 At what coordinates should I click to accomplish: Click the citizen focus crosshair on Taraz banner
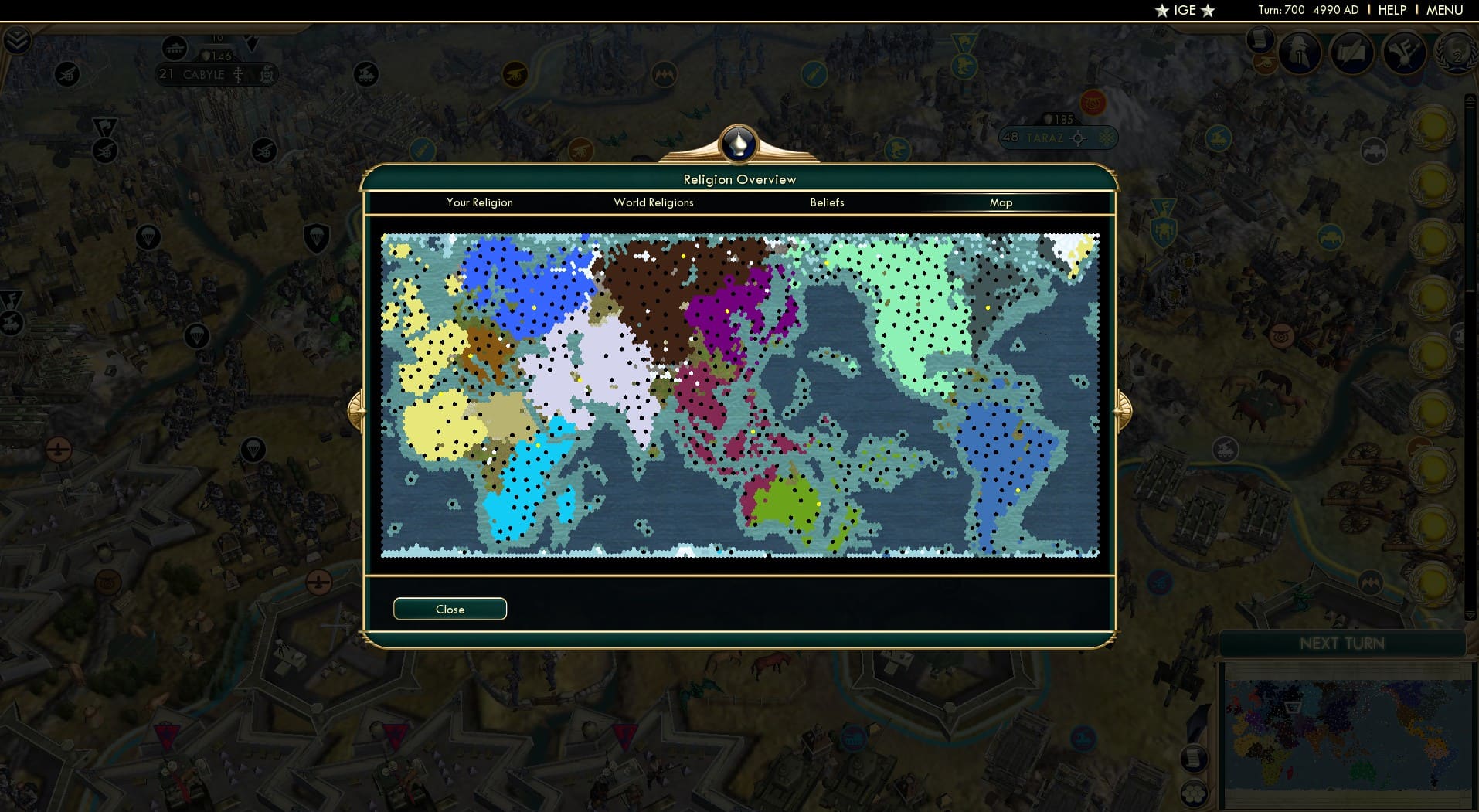pyautogui.click(x=1077, y=138)
